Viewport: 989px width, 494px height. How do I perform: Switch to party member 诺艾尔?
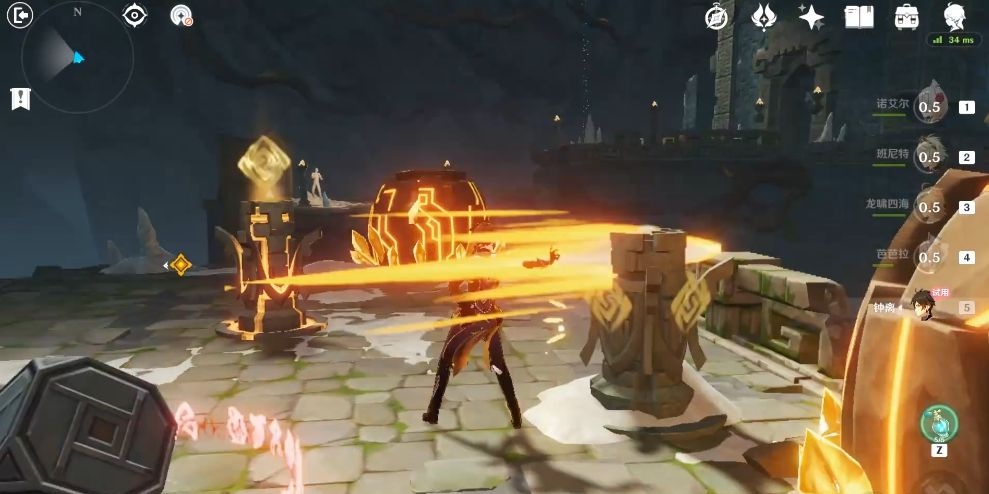[929, 106]
